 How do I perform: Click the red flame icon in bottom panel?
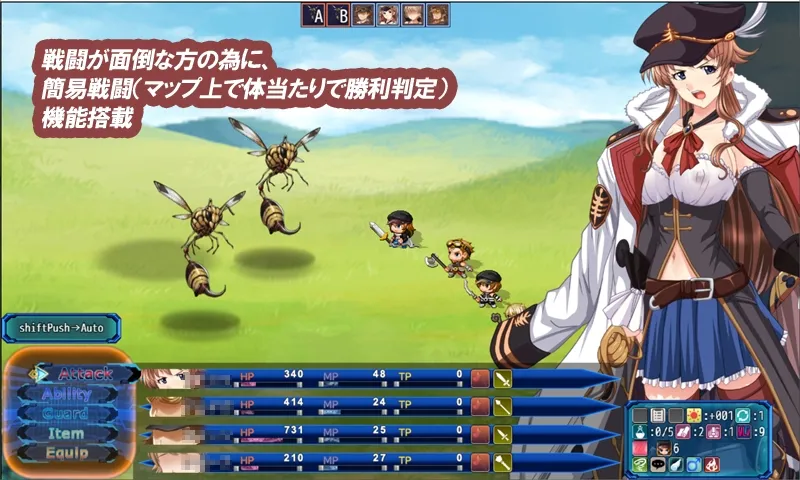coord(712,465)
